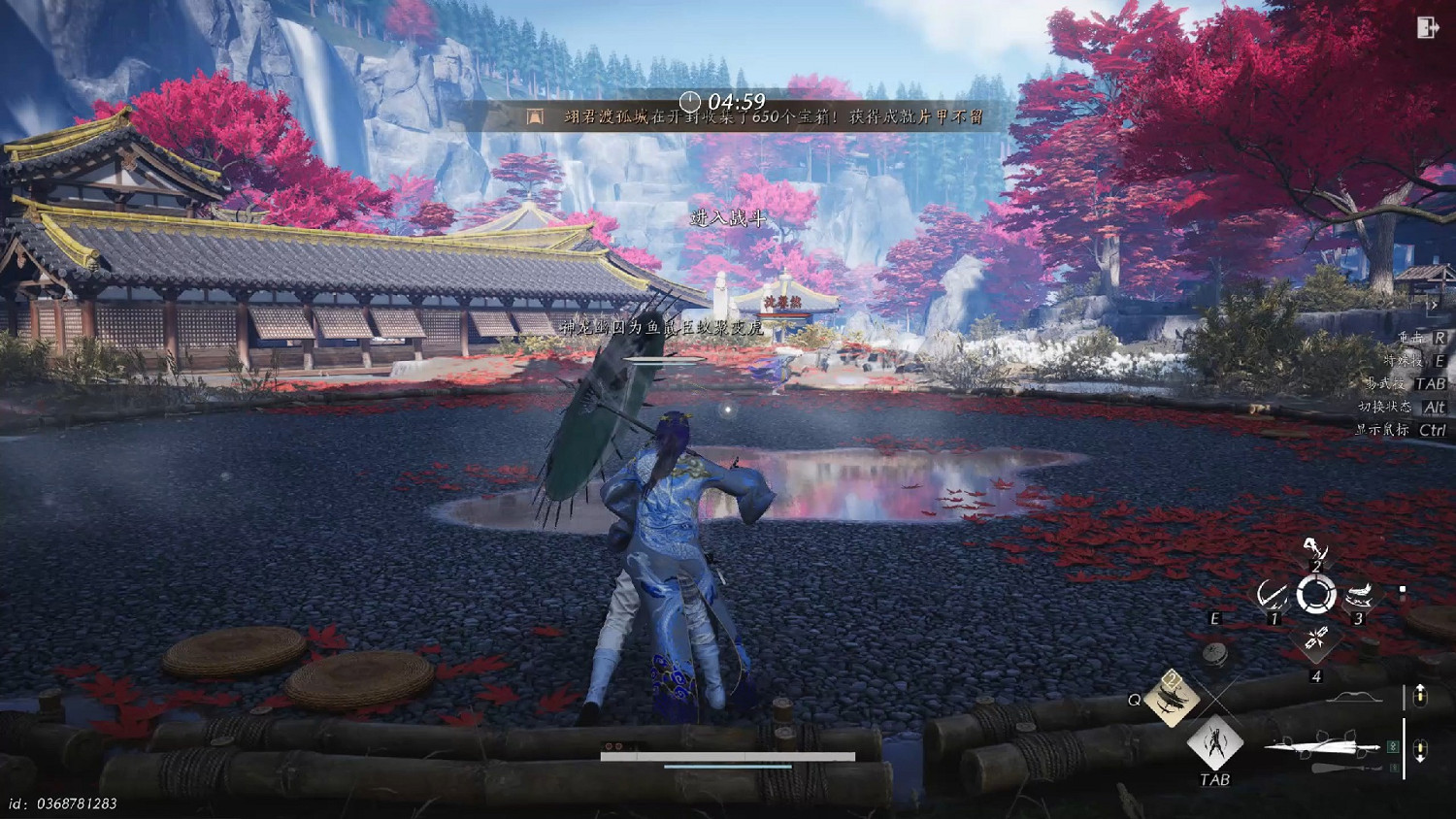The image size is (1456, 819).
Task: Expand the collapsed side panel chevron
Action: pos(1435,305)
